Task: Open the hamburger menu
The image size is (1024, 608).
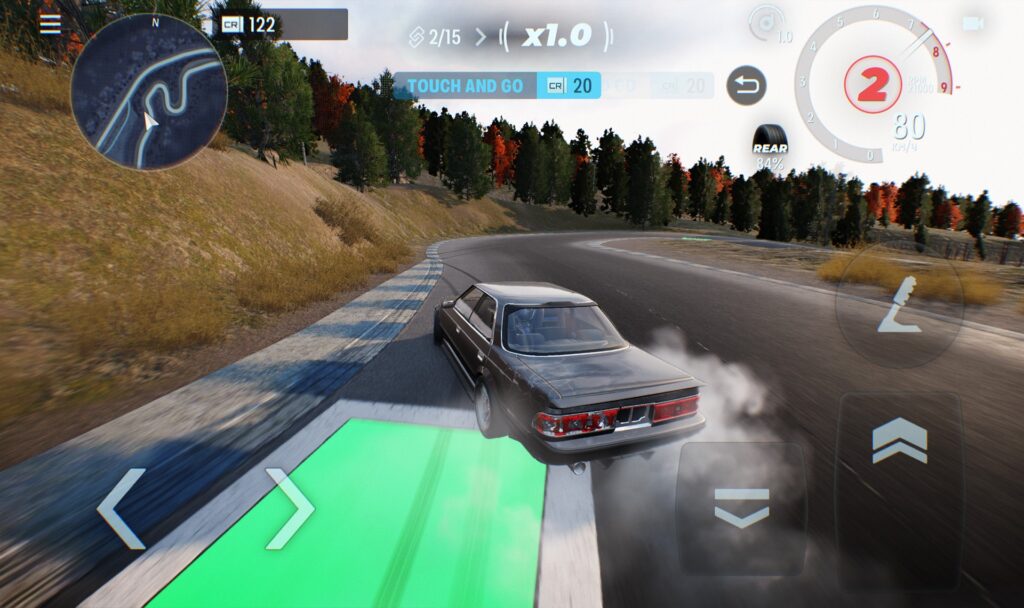Action: [49, 24]
